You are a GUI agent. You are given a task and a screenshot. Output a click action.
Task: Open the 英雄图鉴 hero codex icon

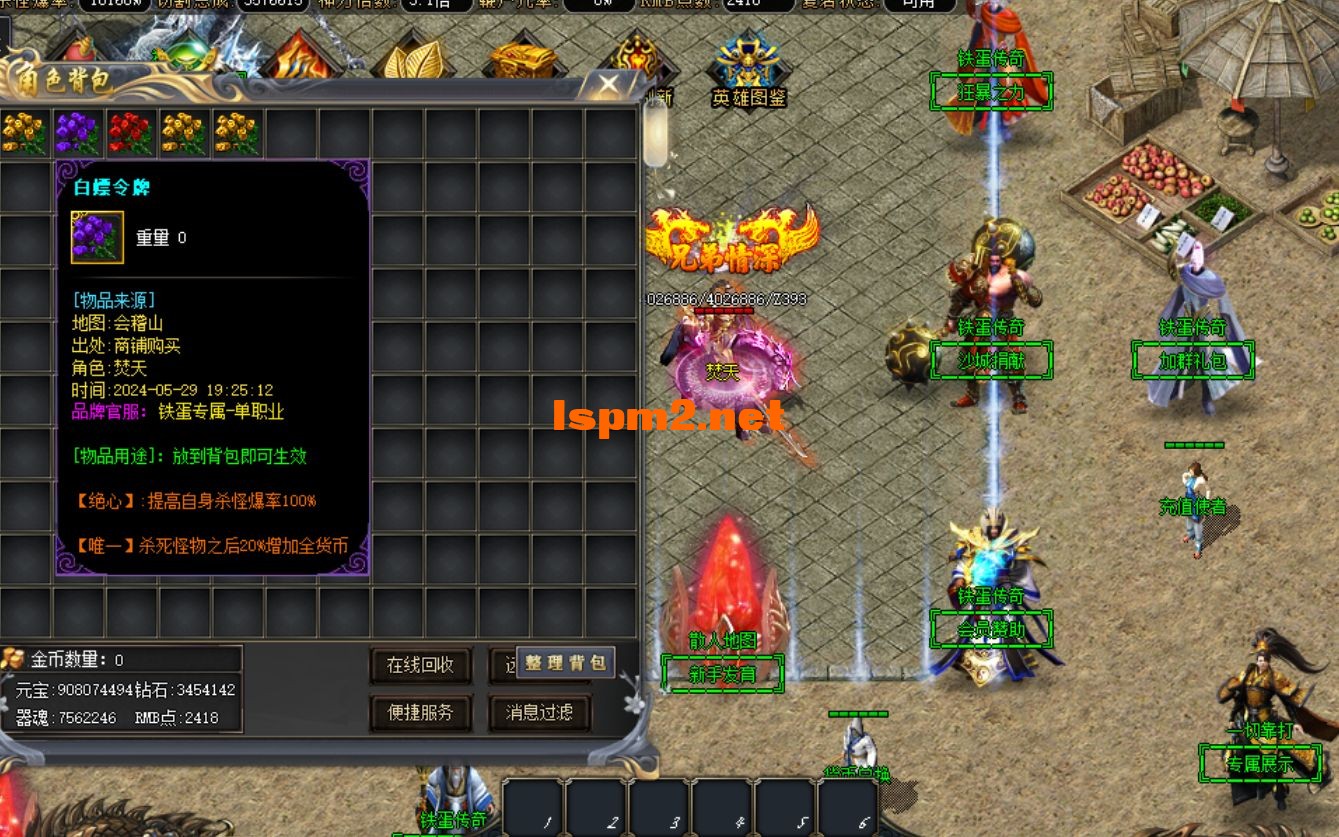click(x=749, y=70)
